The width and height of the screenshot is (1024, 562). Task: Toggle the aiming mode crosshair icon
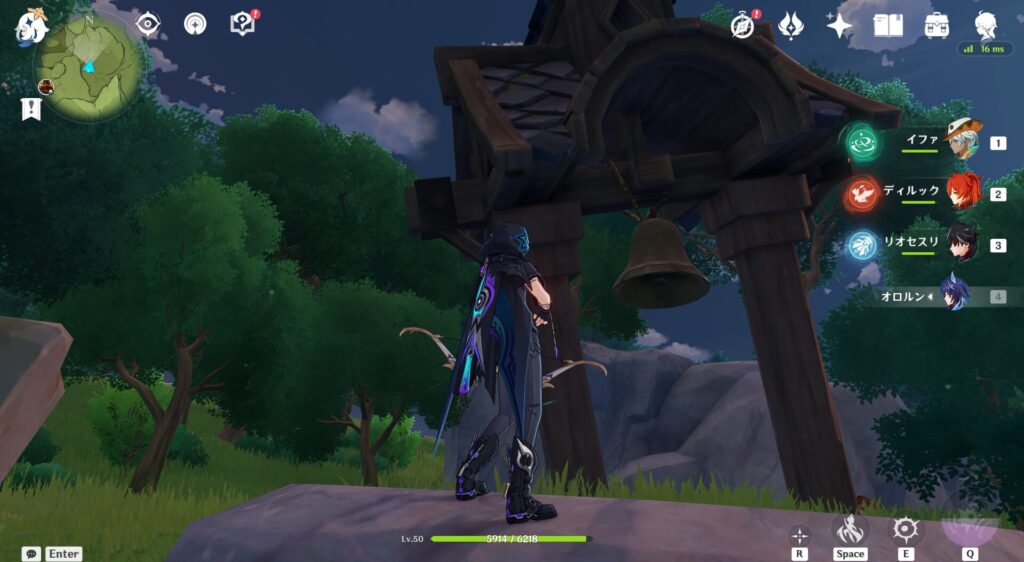click(799, 535)
